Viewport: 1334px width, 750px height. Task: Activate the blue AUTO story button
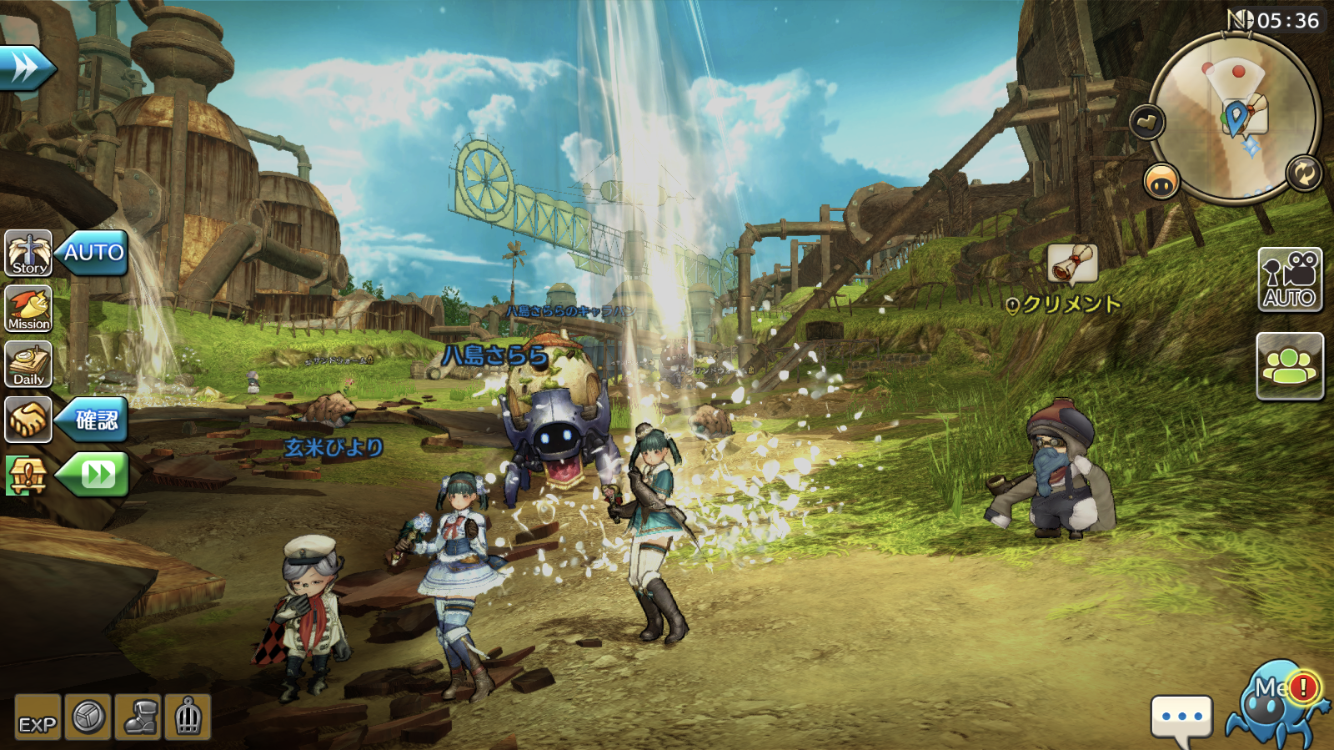point(93,253)
